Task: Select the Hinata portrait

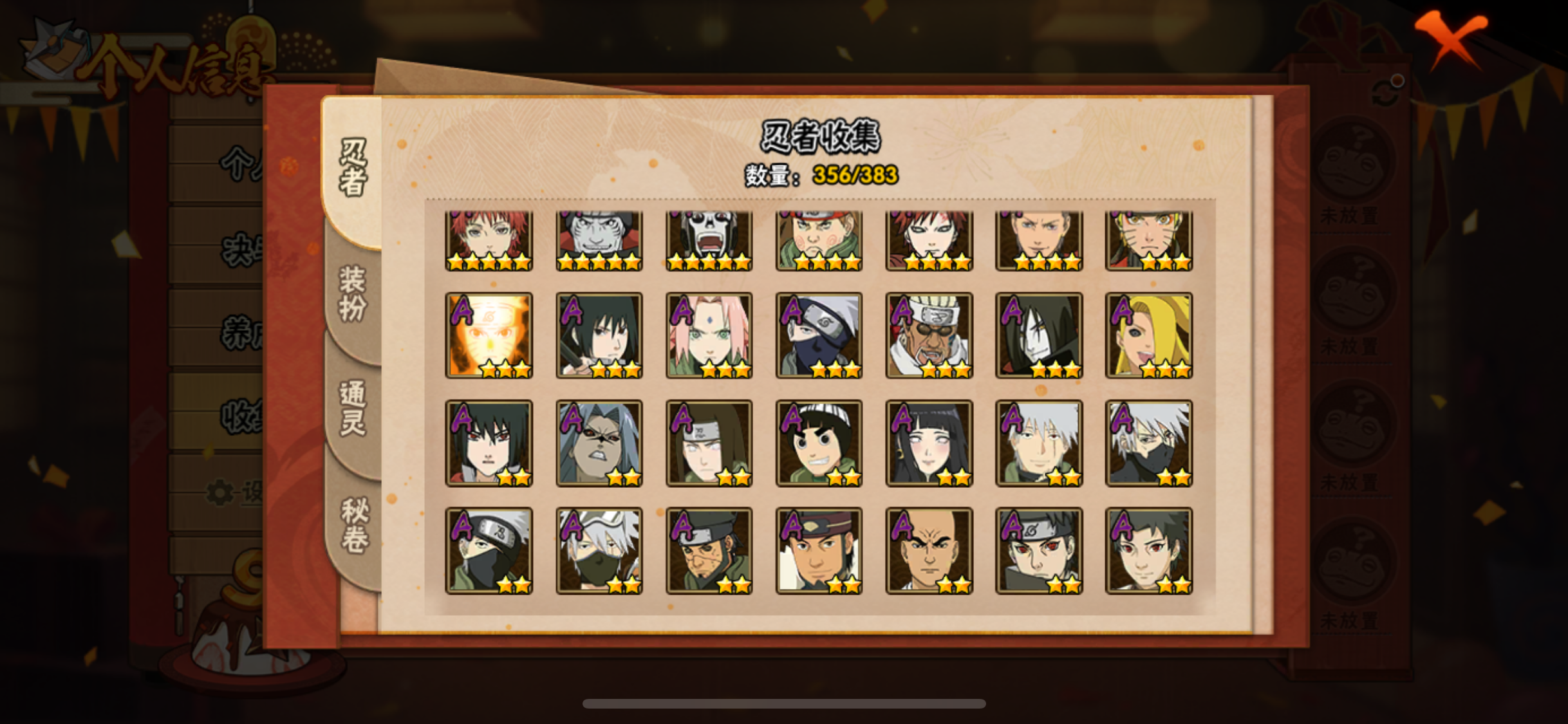Action: point(929,443)
